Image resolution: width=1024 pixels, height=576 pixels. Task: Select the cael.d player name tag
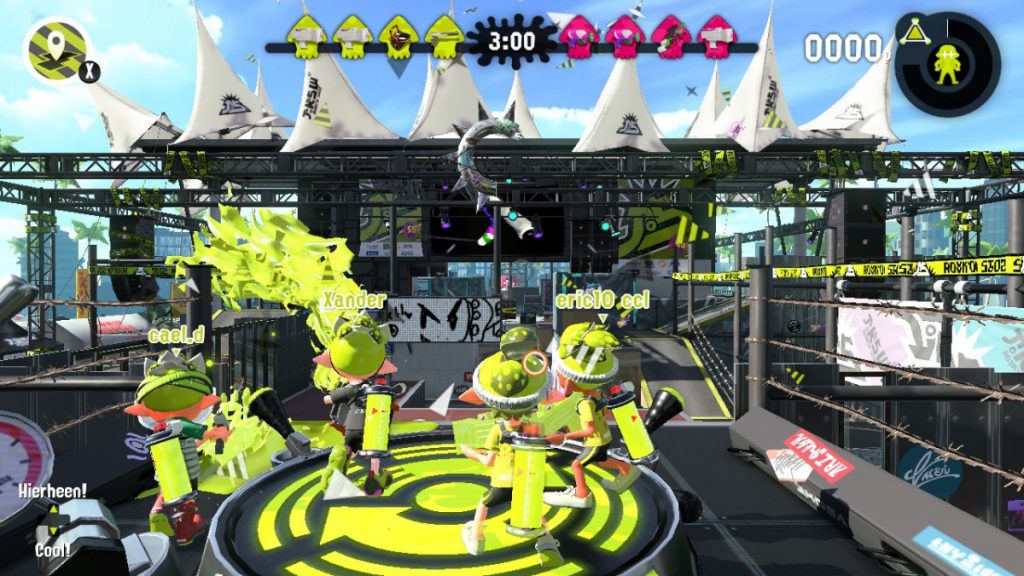(x=176, y=335)
